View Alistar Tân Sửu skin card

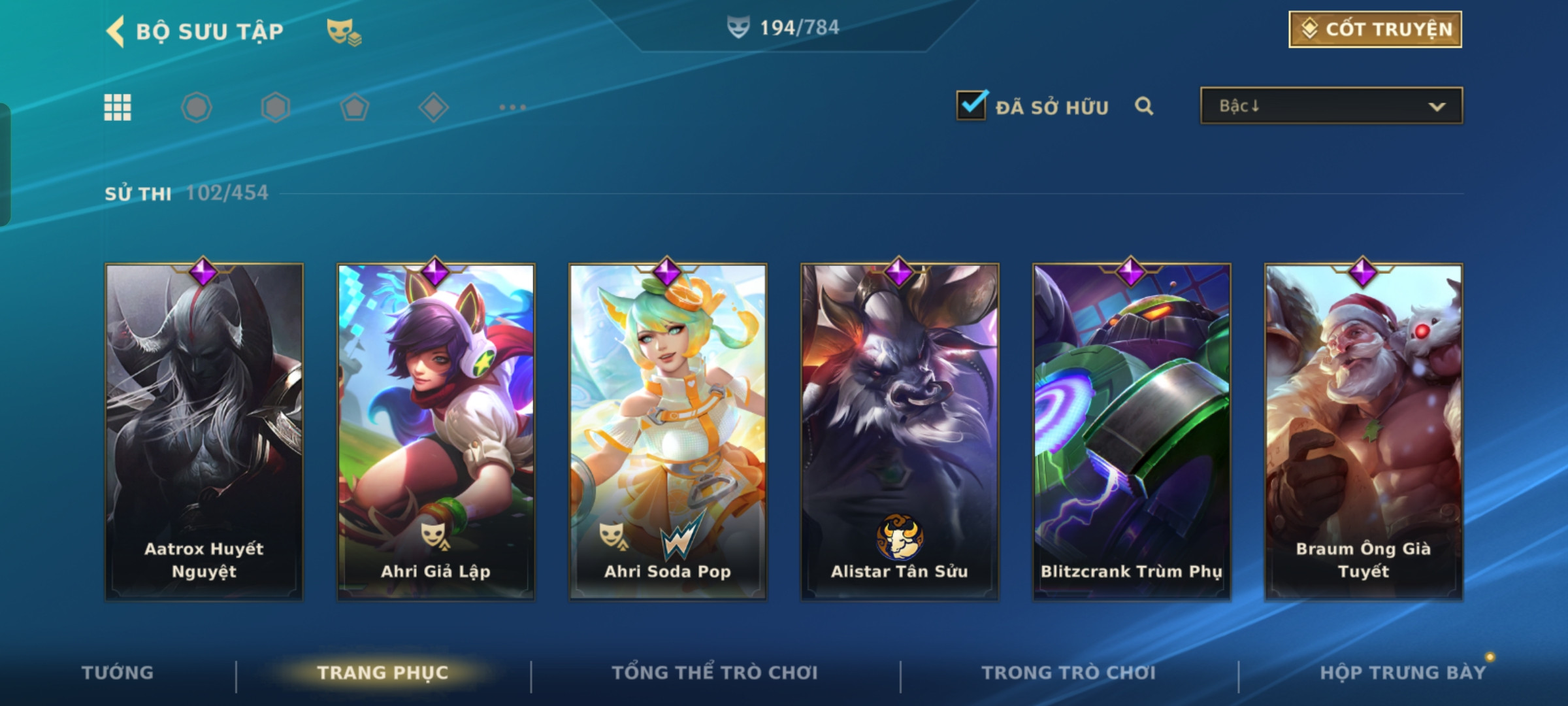[x=900, y=431]
